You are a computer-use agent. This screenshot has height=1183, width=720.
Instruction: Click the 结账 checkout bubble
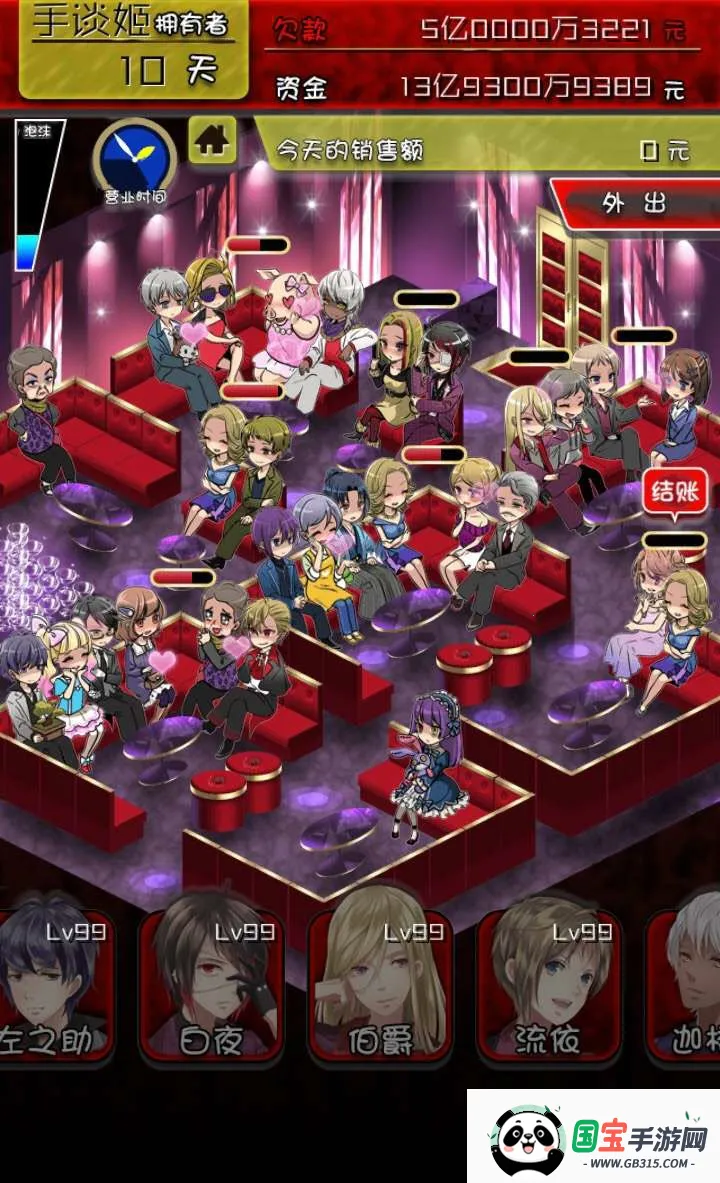click(x=675, y=493)
